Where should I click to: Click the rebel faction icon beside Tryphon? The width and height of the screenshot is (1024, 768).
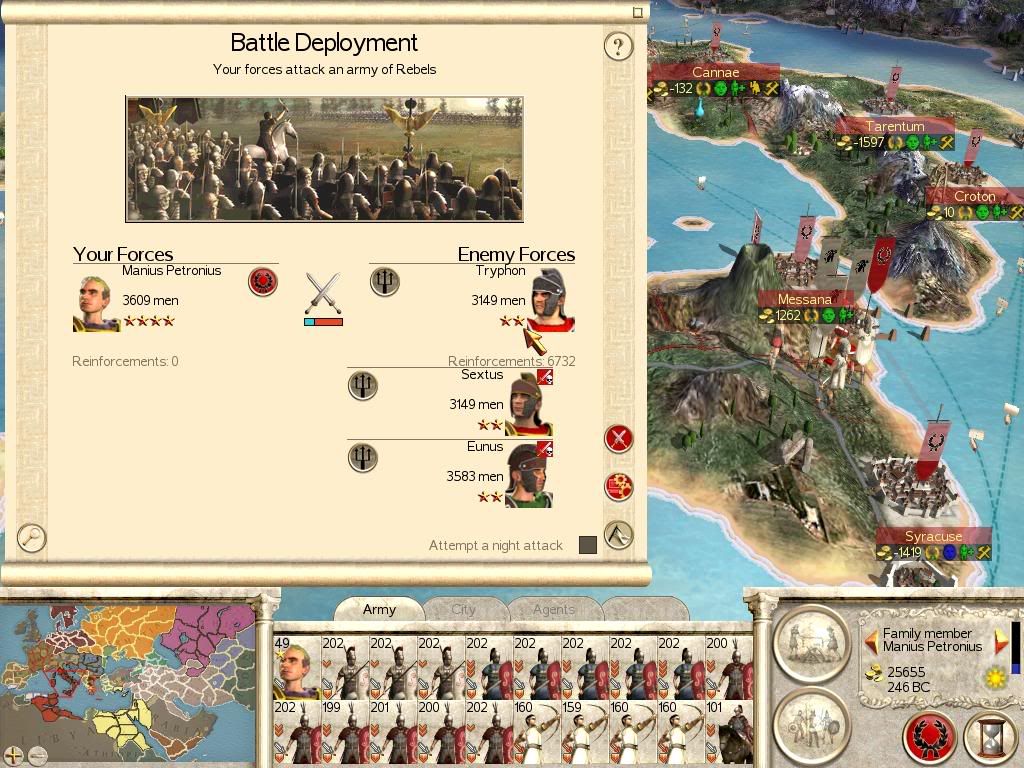click(x=384, y=282)
